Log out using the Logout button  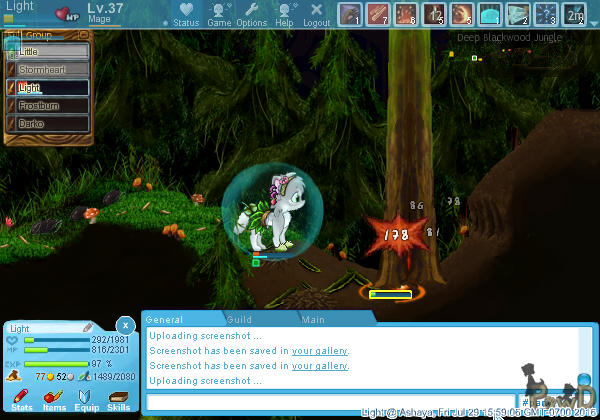[x=316, y=14]
